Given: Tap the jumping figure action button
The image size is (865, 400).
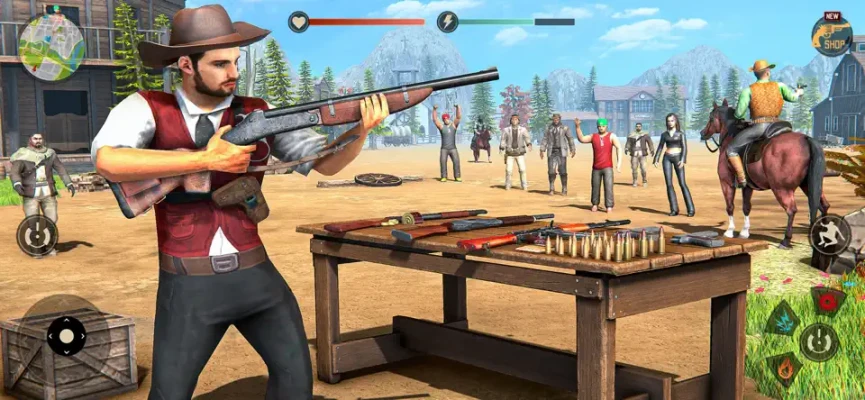Looking at the screenshot, I should pyautogui.click(x=829, y=235).
